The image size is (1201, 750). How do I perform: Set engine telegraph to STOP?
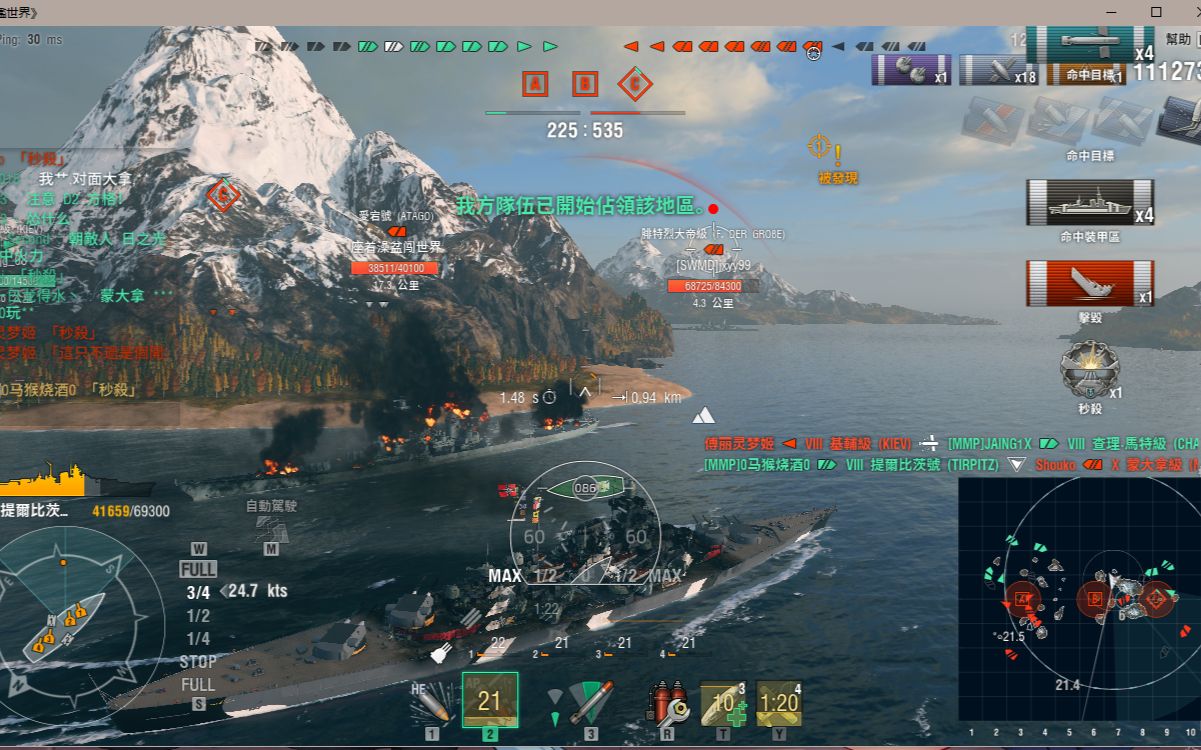click(198, 662)
